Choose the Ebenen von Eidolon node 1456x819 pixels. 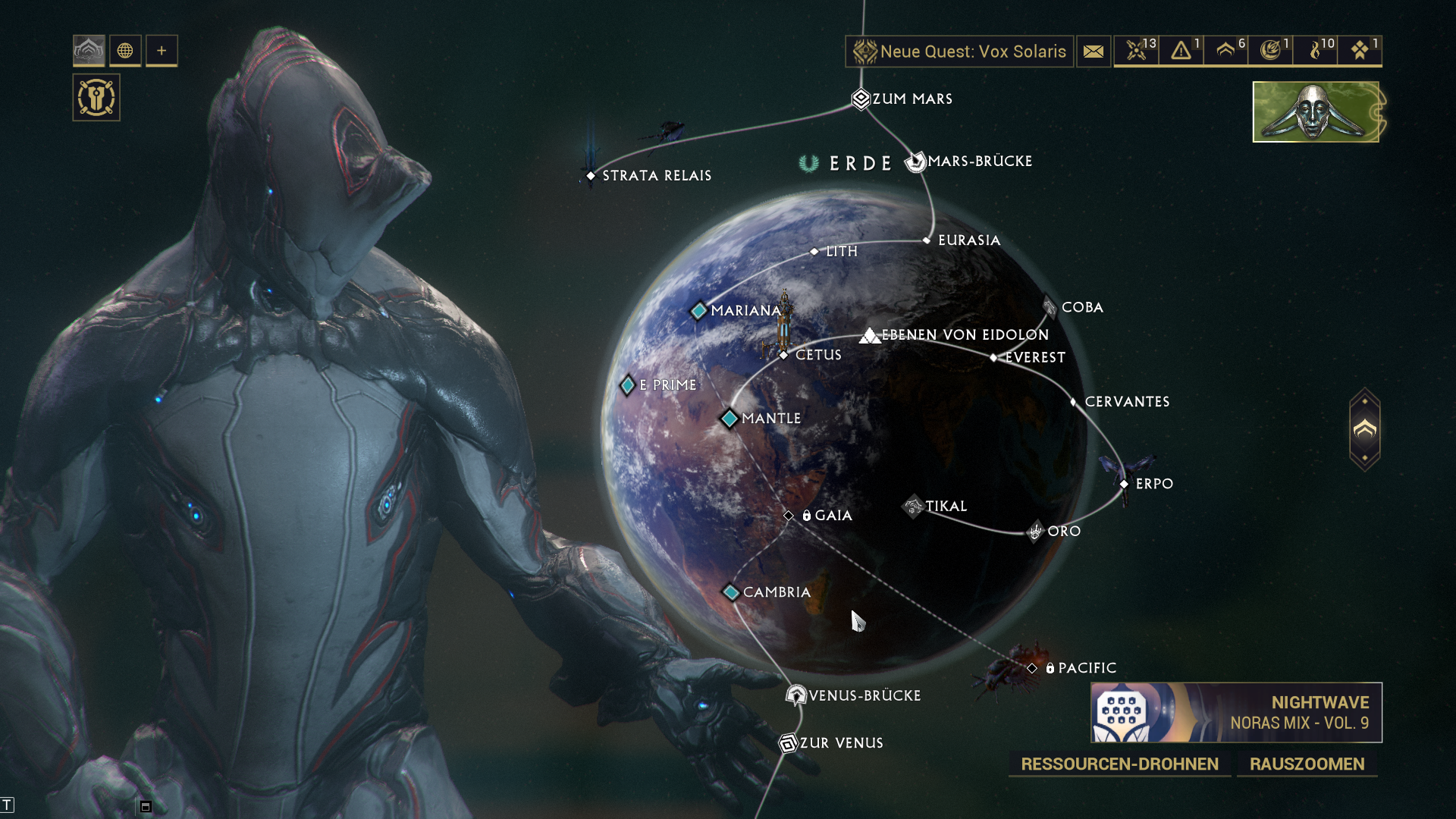click(x=870, y=335)
